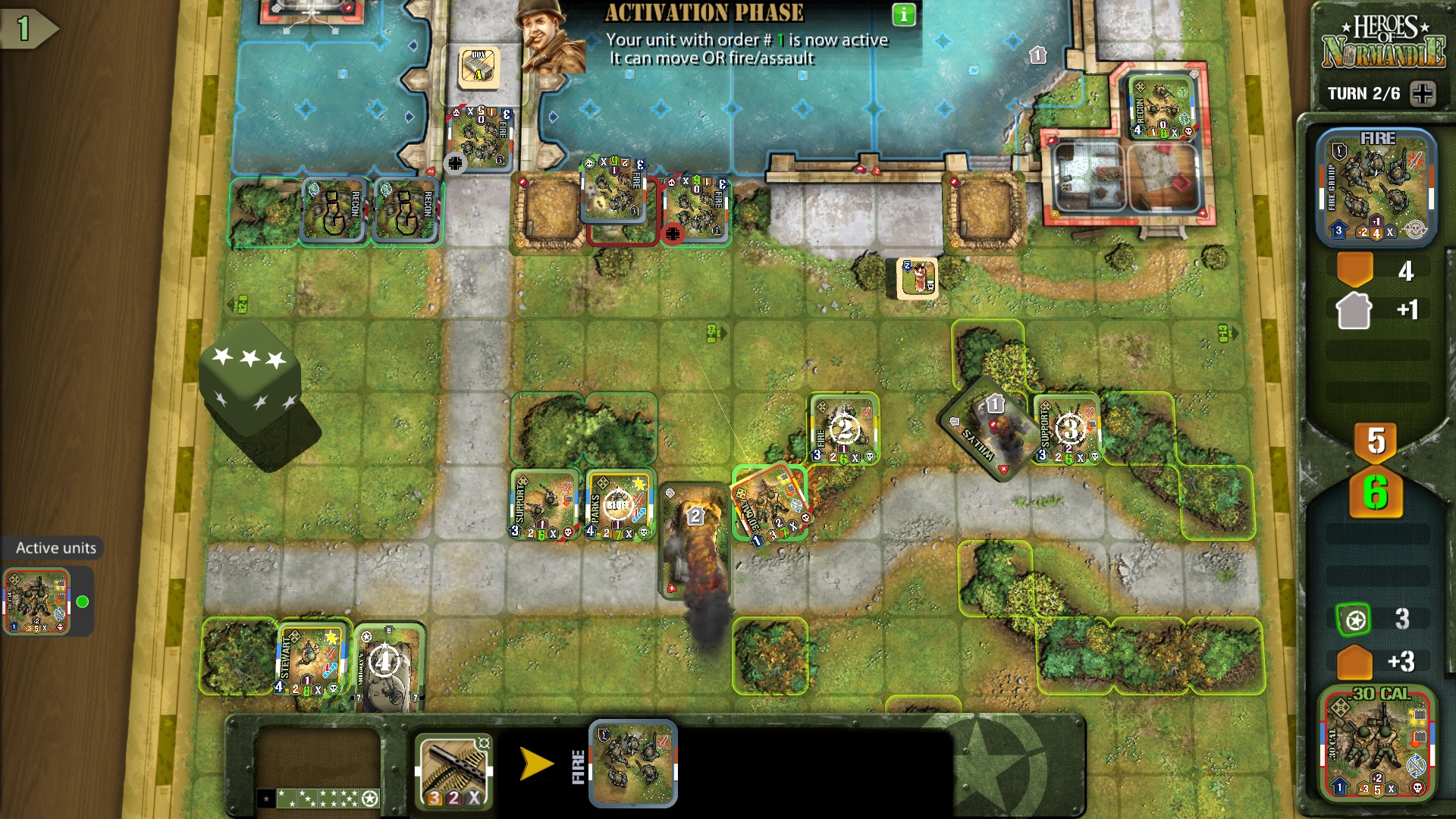
Task: Select the FIRE squad token in the bottom order bar
Action: coord(632,766)
